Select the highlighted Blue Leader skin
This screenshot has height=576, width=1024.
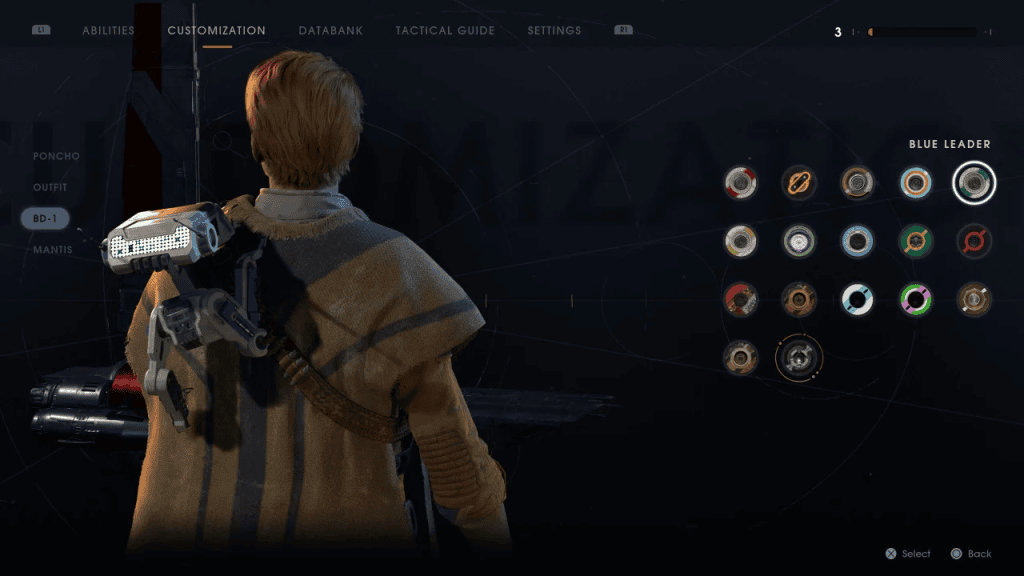pos(974,182)
